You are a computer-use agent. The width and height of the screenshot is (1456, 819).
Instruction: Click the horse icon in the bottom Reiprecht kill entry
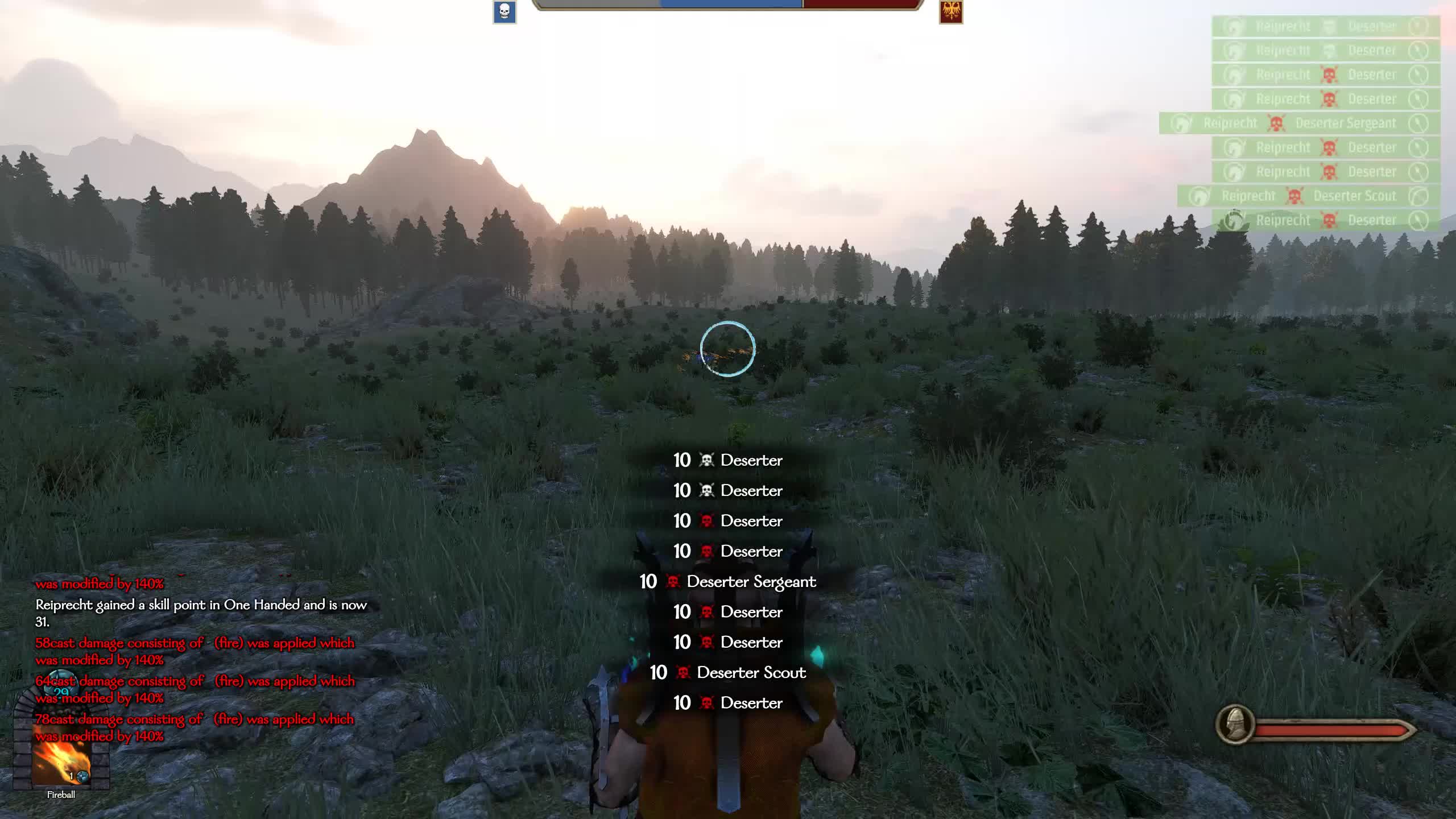(1234, 220)
